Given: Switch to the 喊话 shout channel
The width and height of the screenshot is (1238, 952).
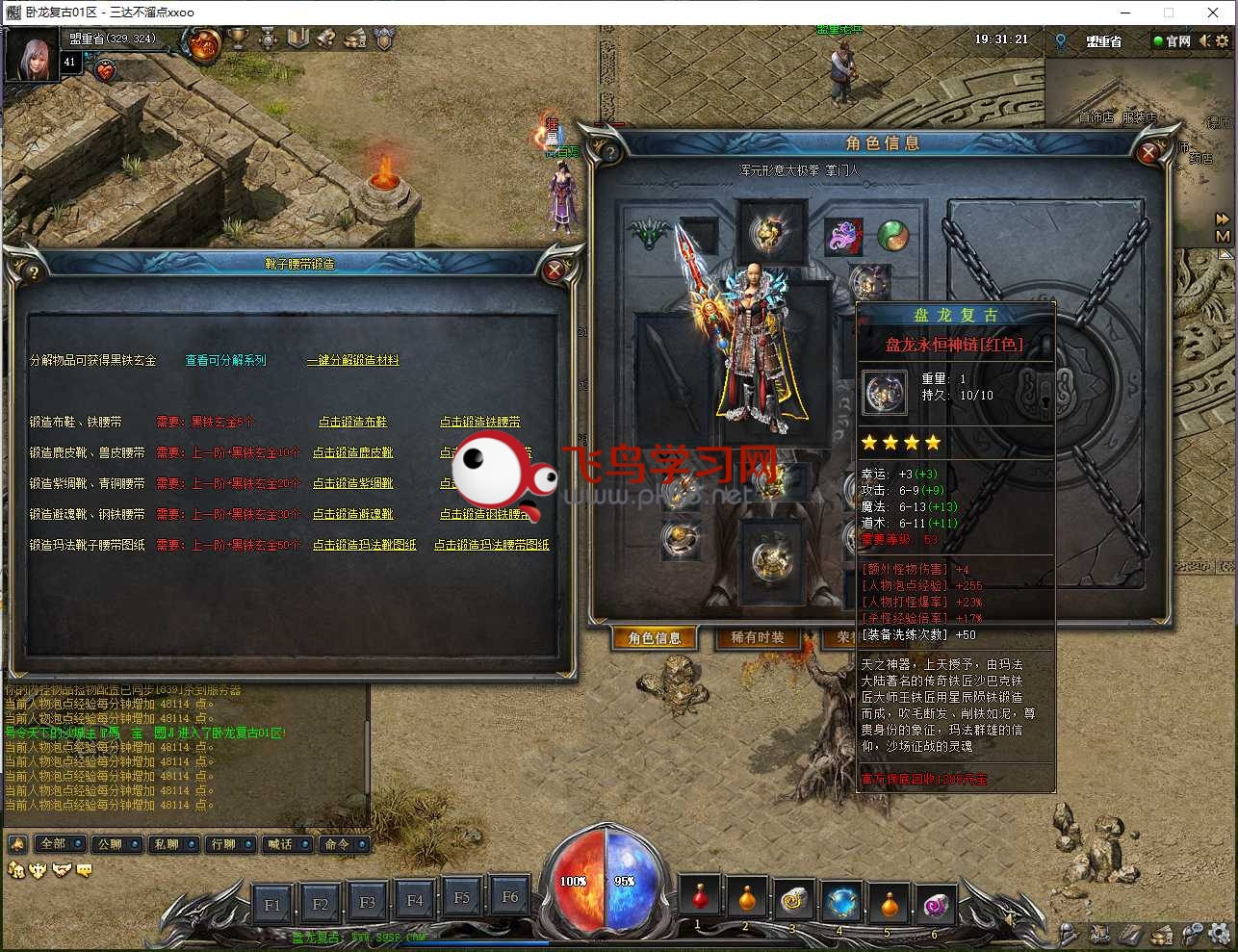Looking at the screenshot, I should point(287,844).
